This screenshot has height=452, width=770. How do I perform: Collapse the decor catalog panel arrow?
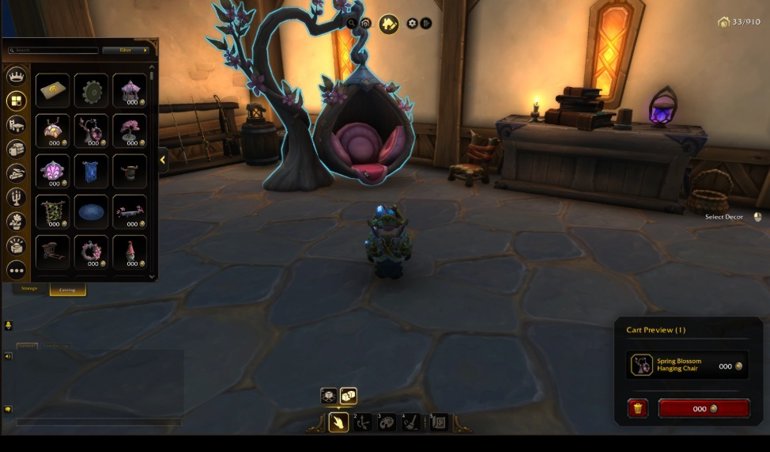[x=163, y=159]
